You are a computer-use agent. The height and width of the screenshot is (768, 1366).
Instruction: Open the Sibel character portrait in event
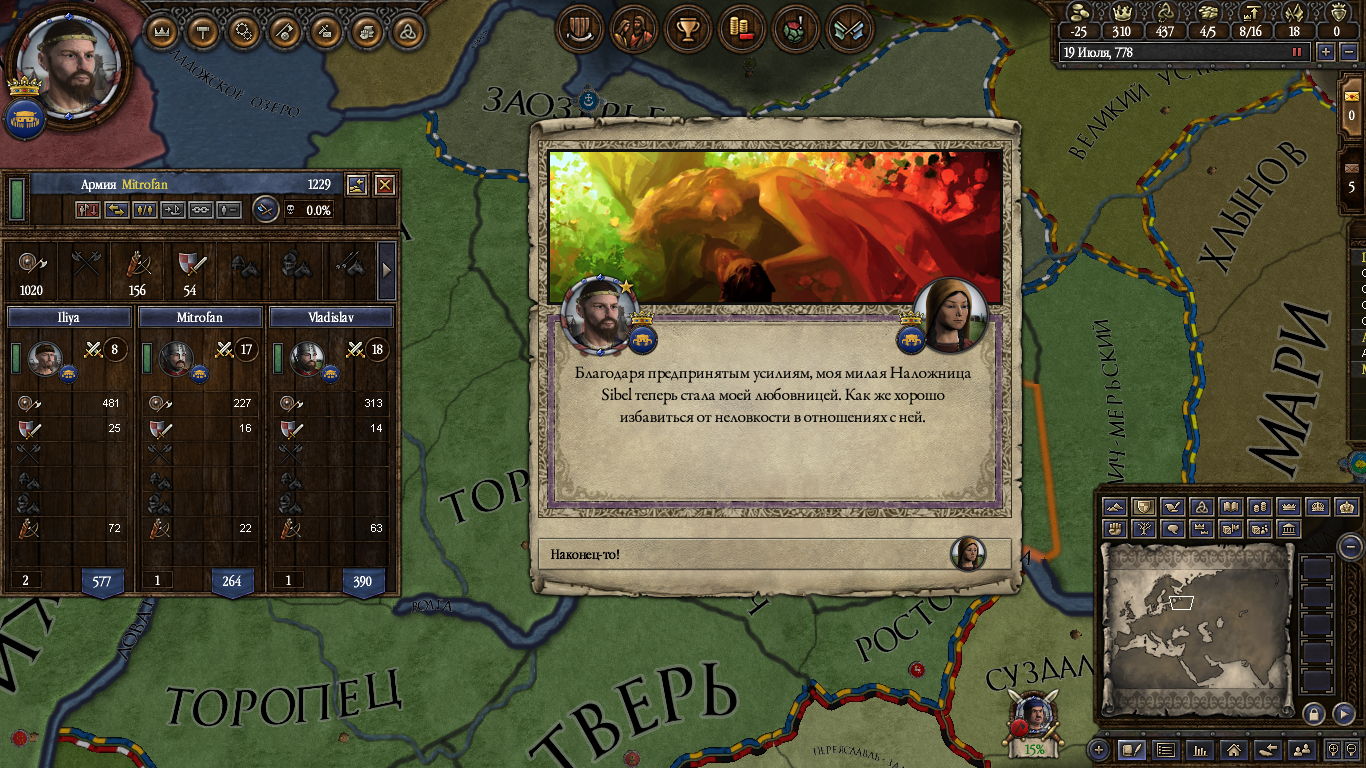click(x=949, y=313)
